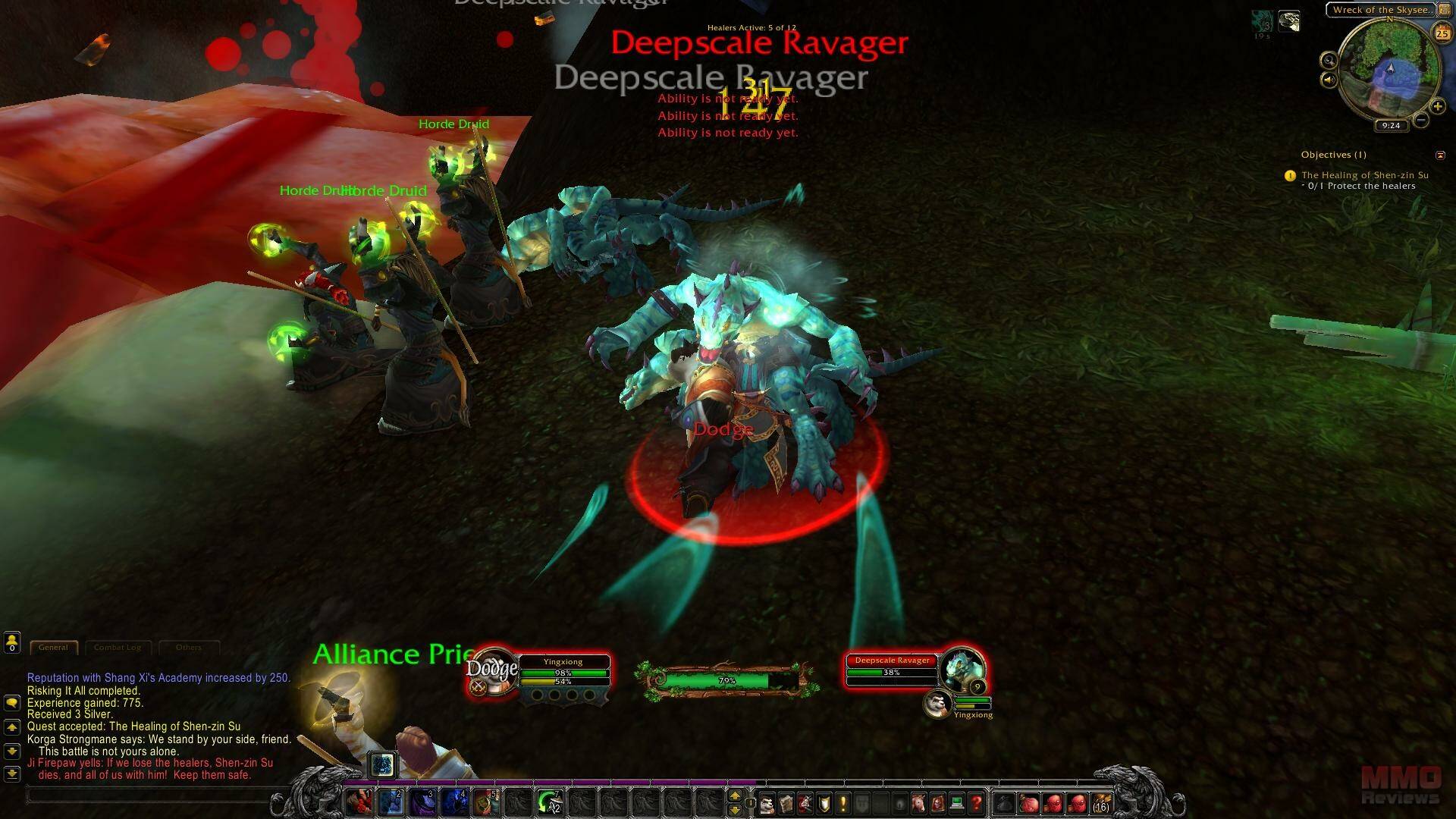This screenshot has width=1456, height=819.
Task: Select the Deepscale Ravager target frame
Action: 892,668
